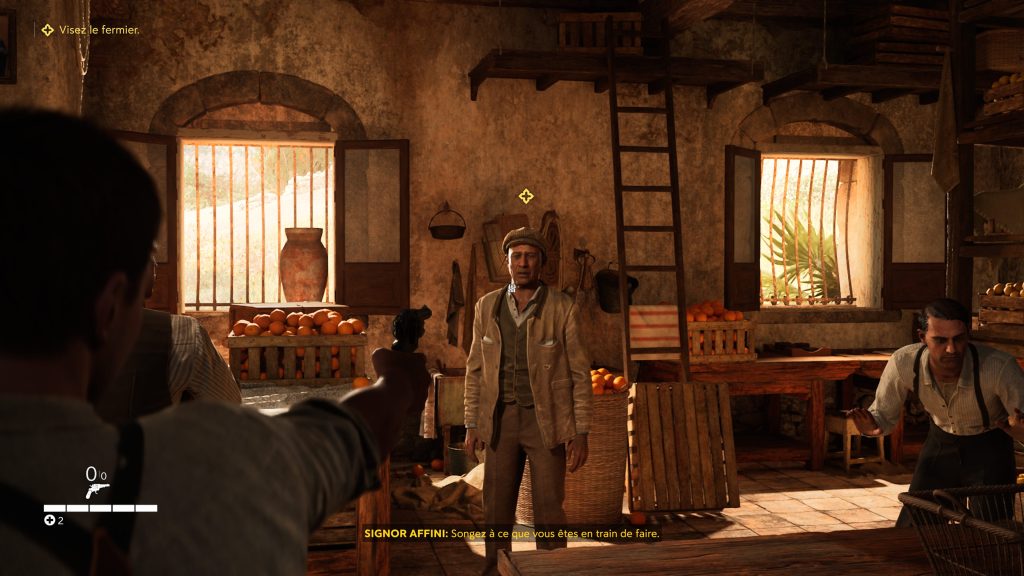This screenshot has width=1024, height=576.
Task: Click the yellow objective marker above the farmer
Action: (x=525, y=196)
